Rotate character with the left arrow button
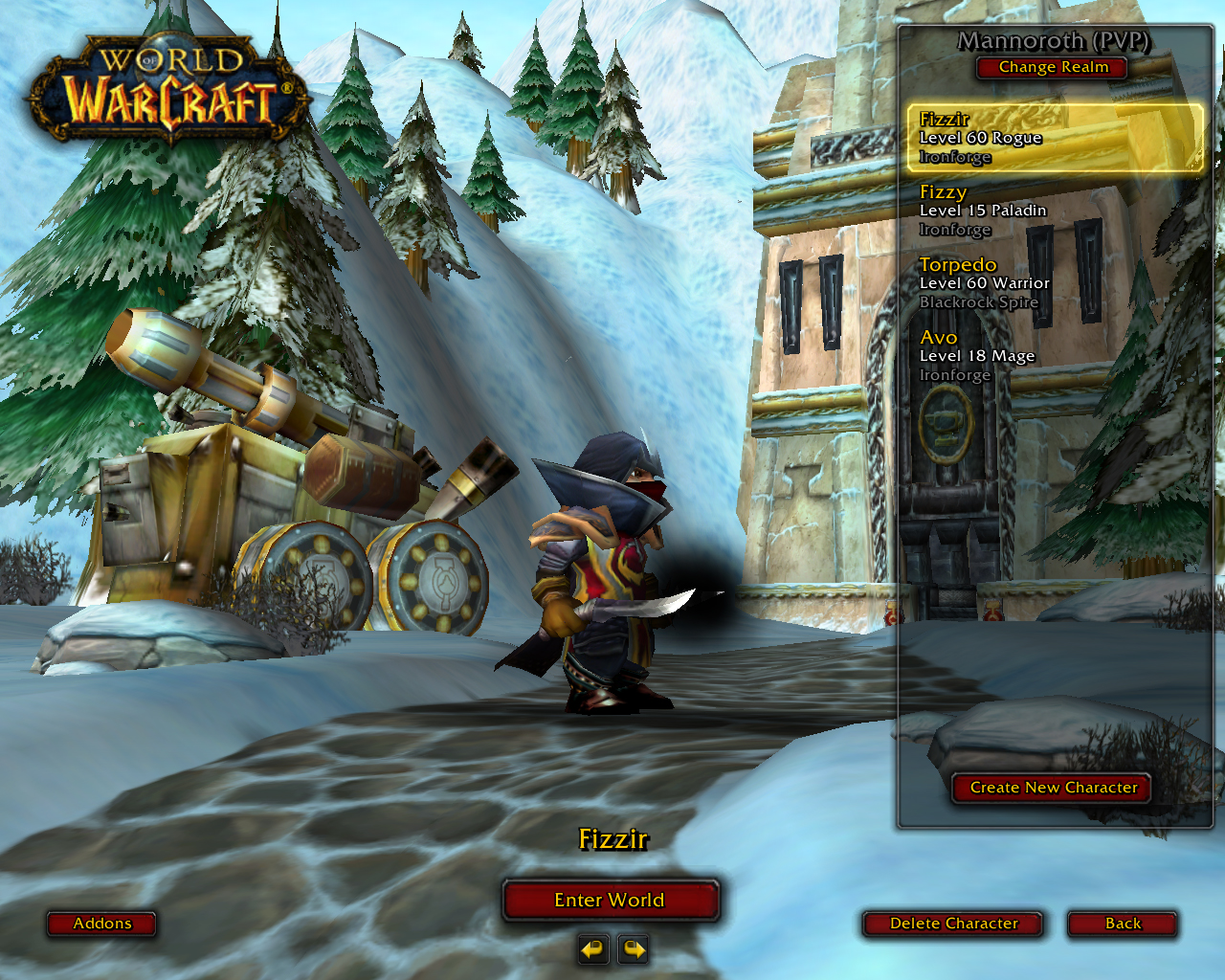This screenshot has height=980, width=1225. [x=593, y=949]
